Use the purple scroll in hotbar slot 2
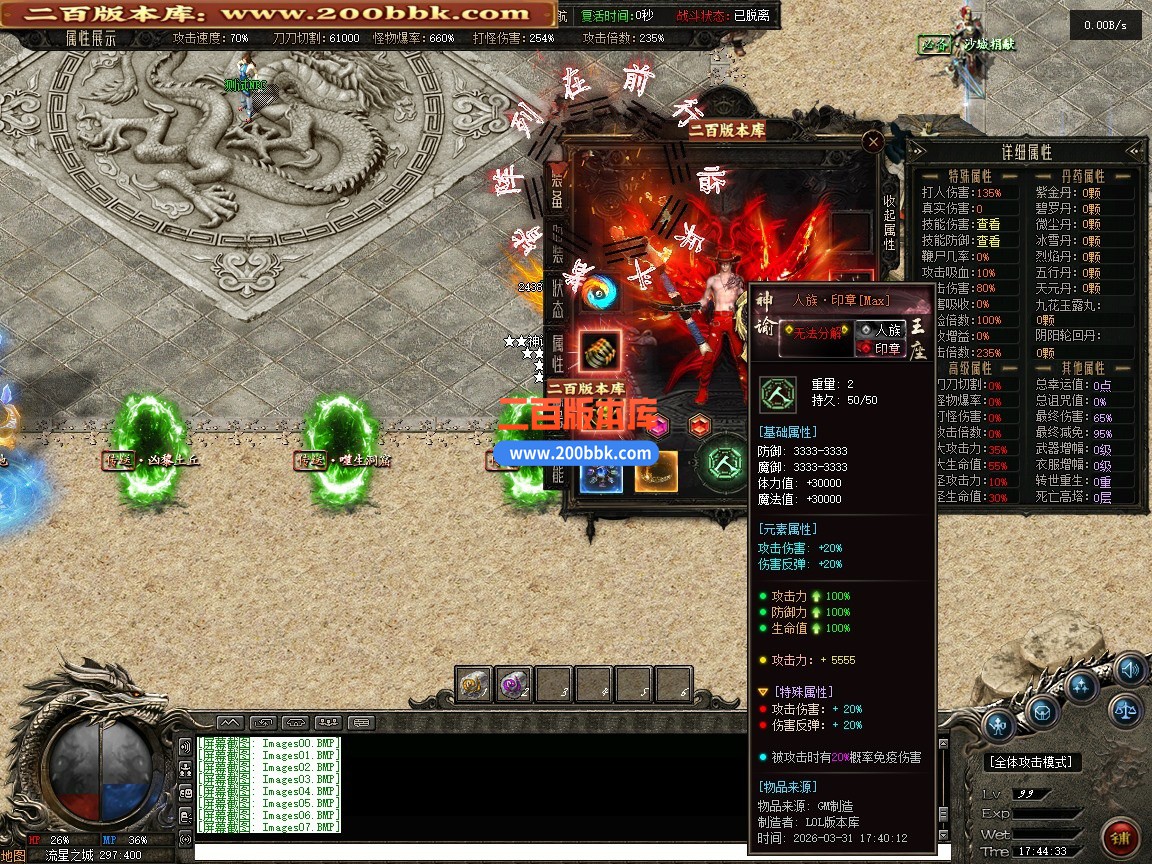The height and width of the screenshot is (864, 1152). point(514,685)
